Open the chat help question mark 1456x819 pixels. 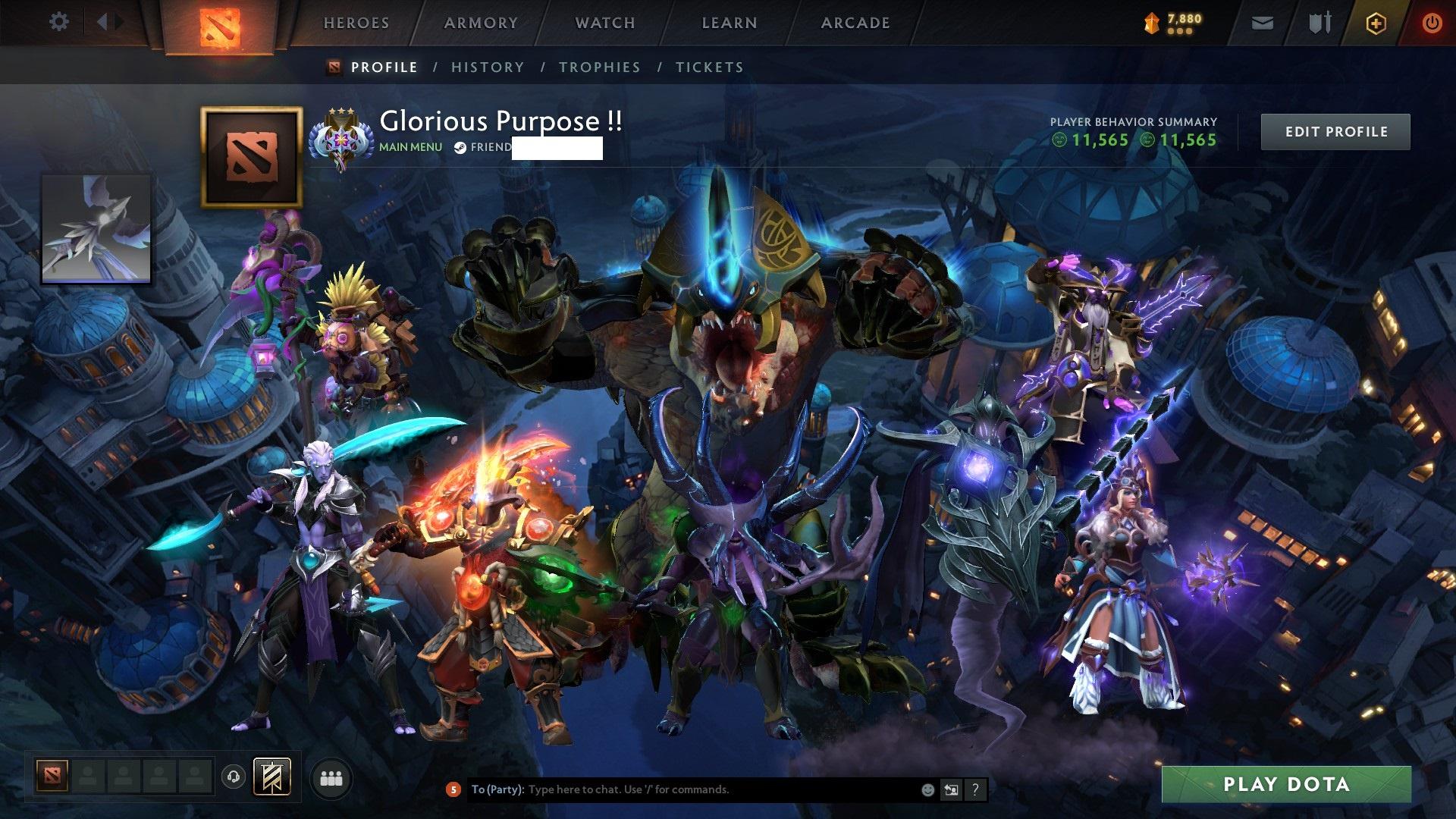(x=975, y=789)
